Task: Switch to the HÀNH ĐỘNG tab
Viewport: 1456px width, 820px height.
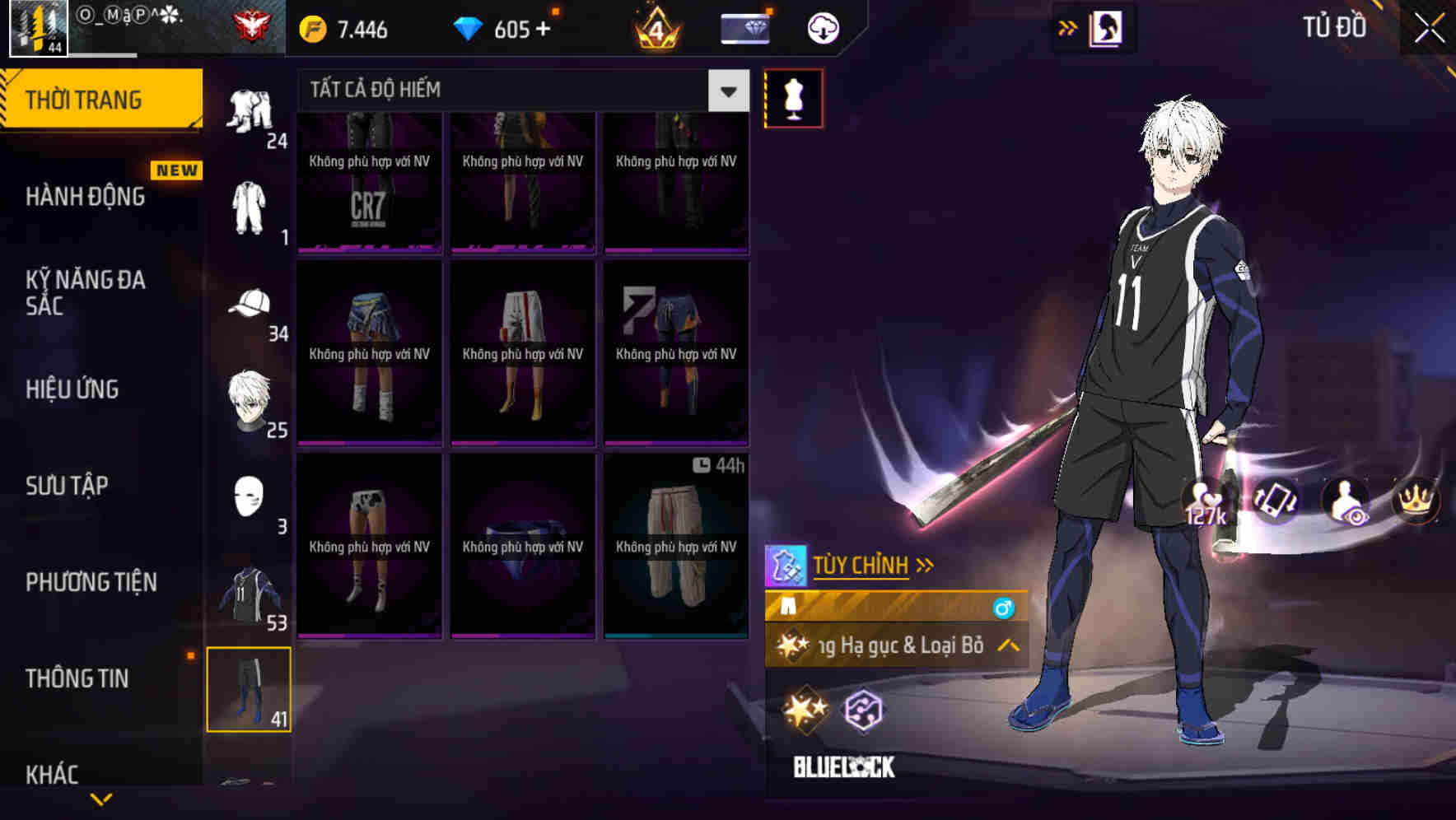Action: pyautogui.click(x=86, y=197)
